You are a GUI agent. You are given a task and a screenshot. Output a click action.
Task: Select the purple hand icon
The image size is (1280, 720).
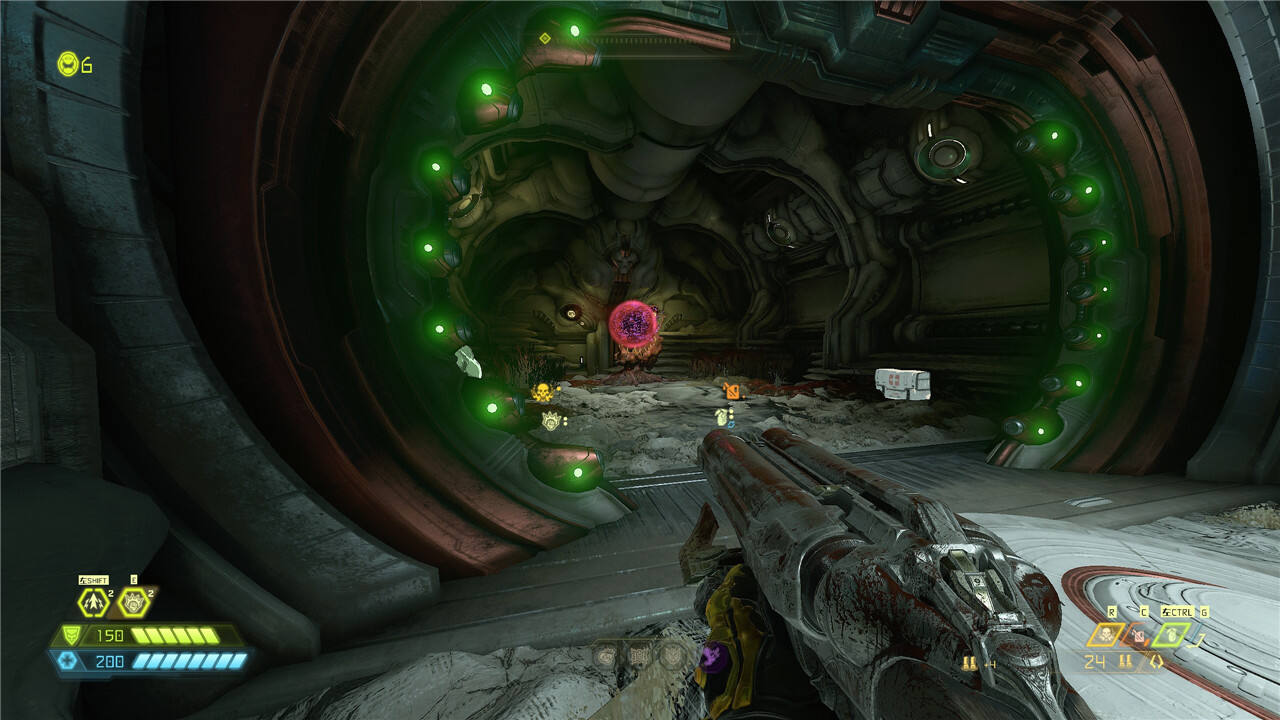(x=712, y=656)
